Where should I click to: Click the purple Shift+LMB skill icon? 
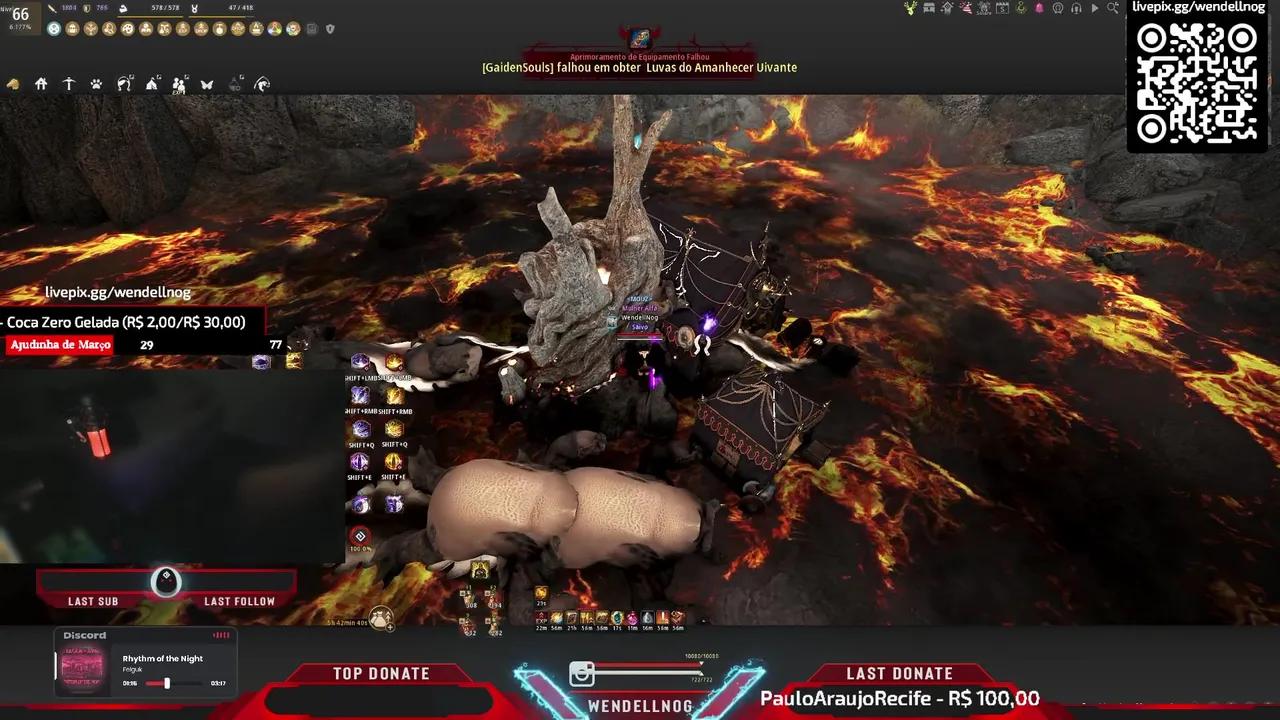360,363
